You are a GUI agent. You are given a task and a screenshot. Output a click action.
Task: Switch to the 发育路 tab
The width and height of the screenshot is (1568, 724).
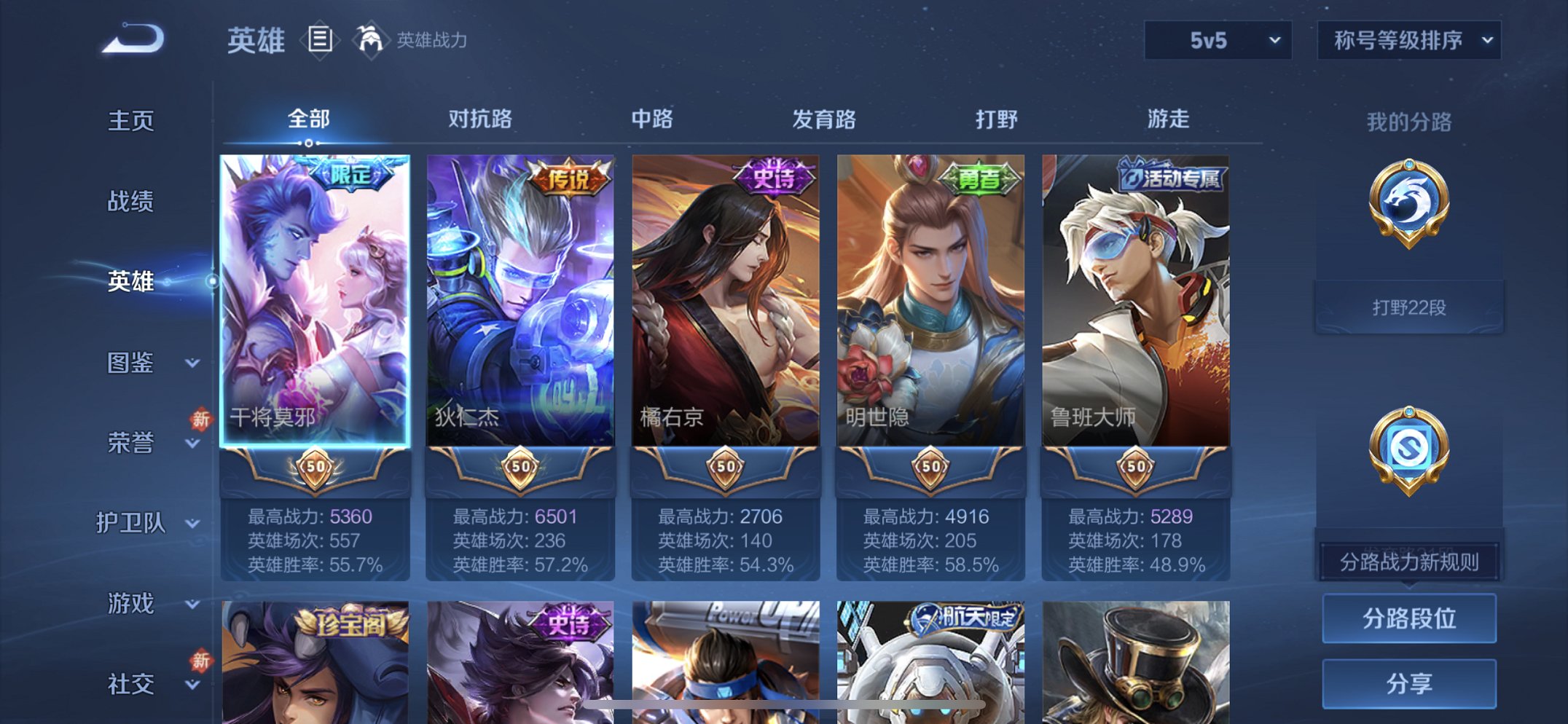pos(823,119)
